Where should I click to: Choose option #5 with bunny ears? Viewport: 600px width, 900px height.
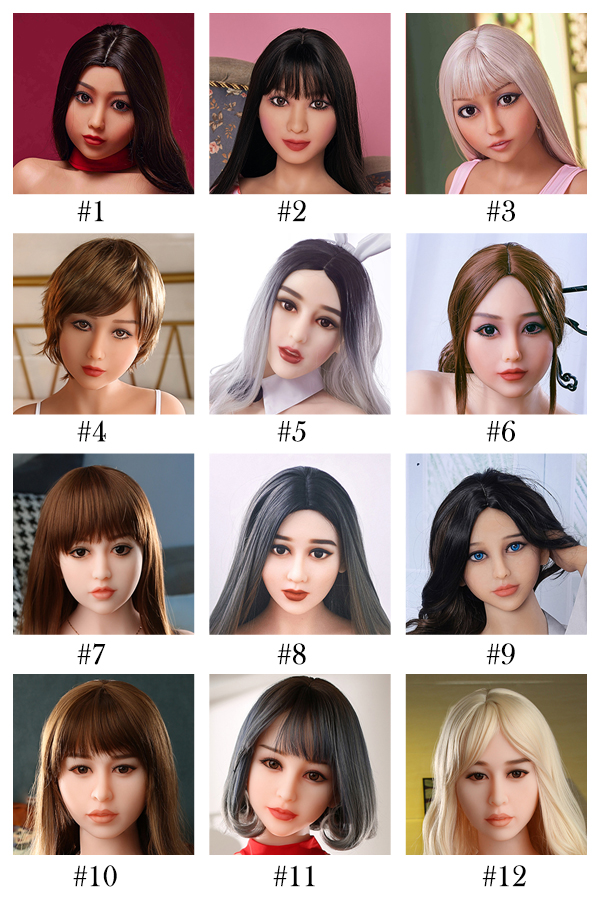coord(299,324)
